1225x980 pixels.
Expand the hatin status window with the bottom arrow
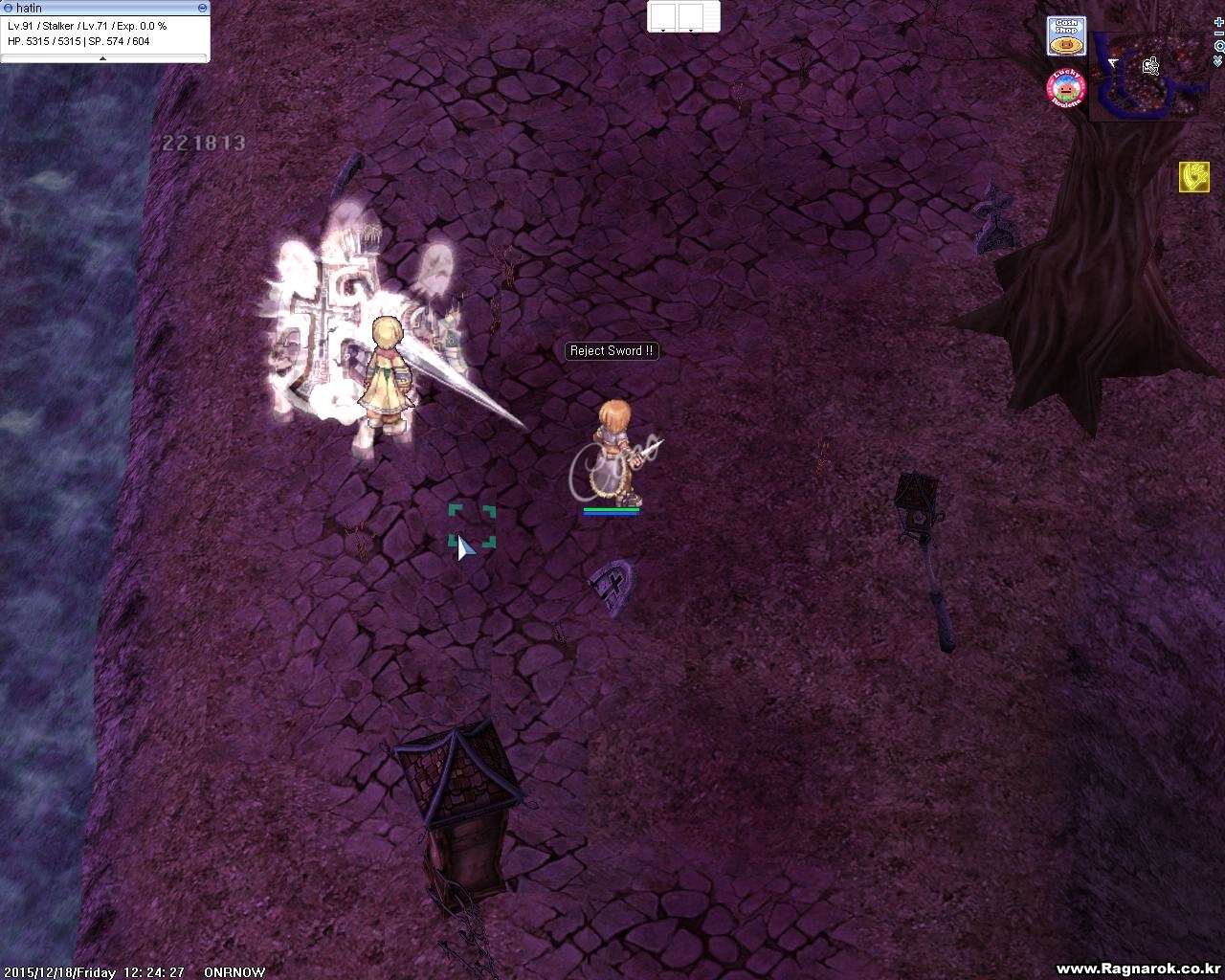click(102, 57)
